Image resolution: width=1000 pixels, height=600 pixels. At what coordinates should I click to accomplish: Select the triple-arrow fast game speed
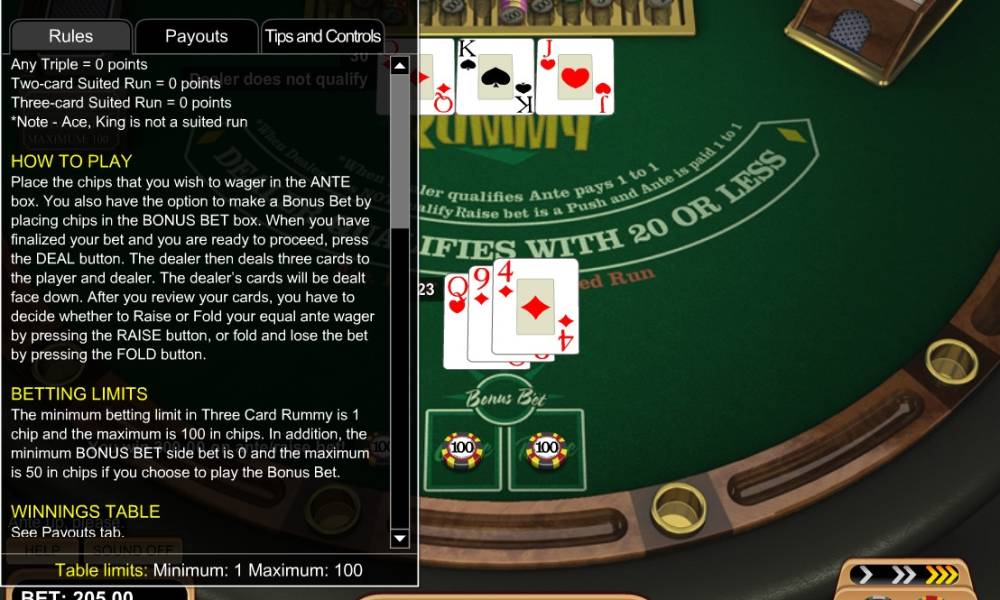coord(941,574)
